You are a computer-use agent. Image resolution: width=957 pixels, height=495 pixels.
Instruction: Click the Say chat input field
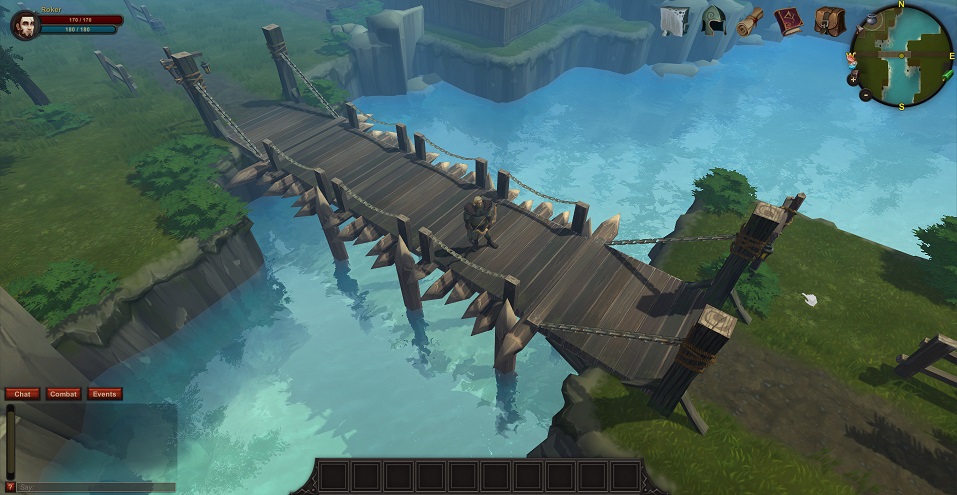96,487
